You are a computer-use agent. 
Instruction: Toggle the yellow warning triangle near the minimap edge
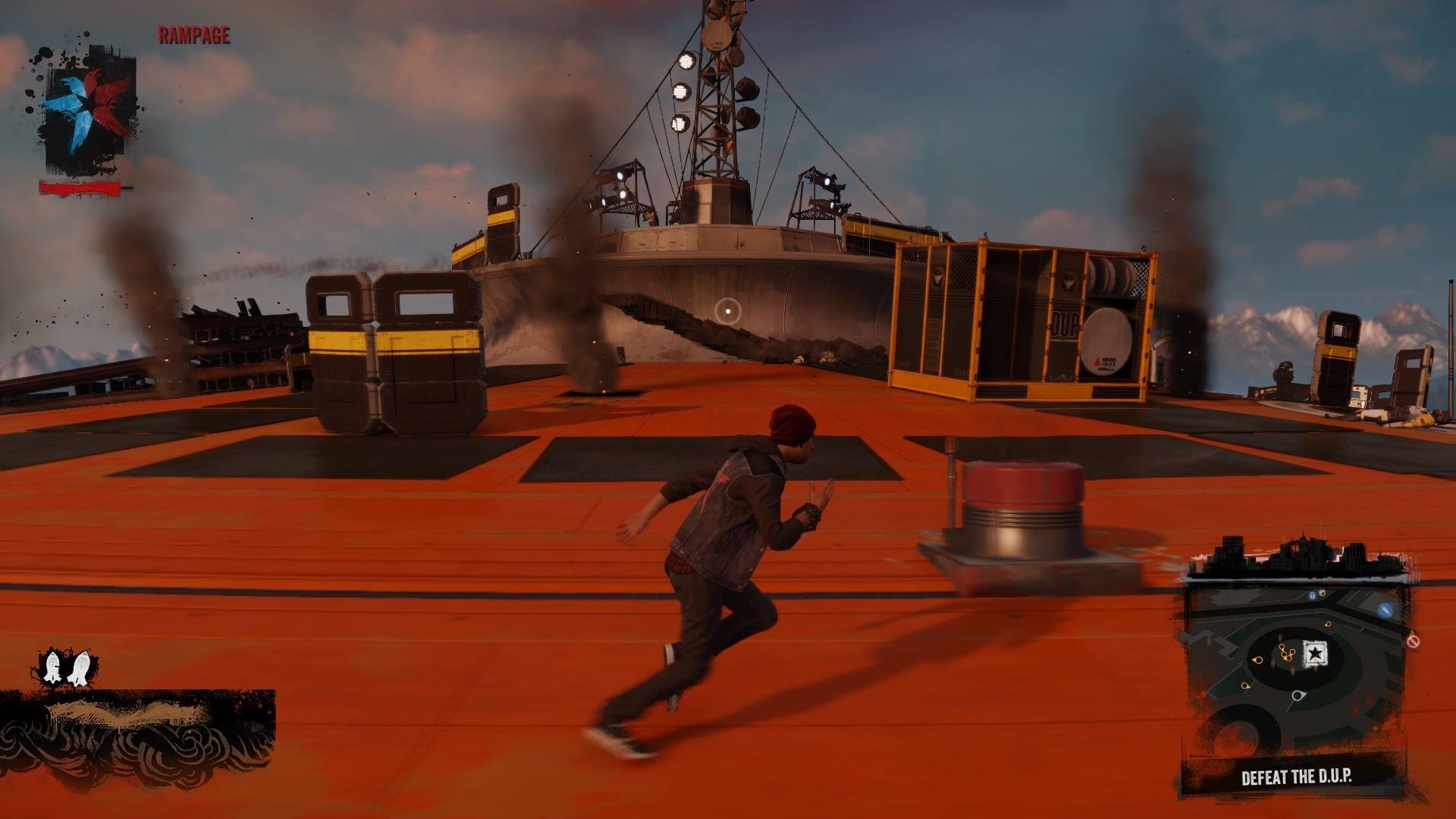click(1411, 632)
